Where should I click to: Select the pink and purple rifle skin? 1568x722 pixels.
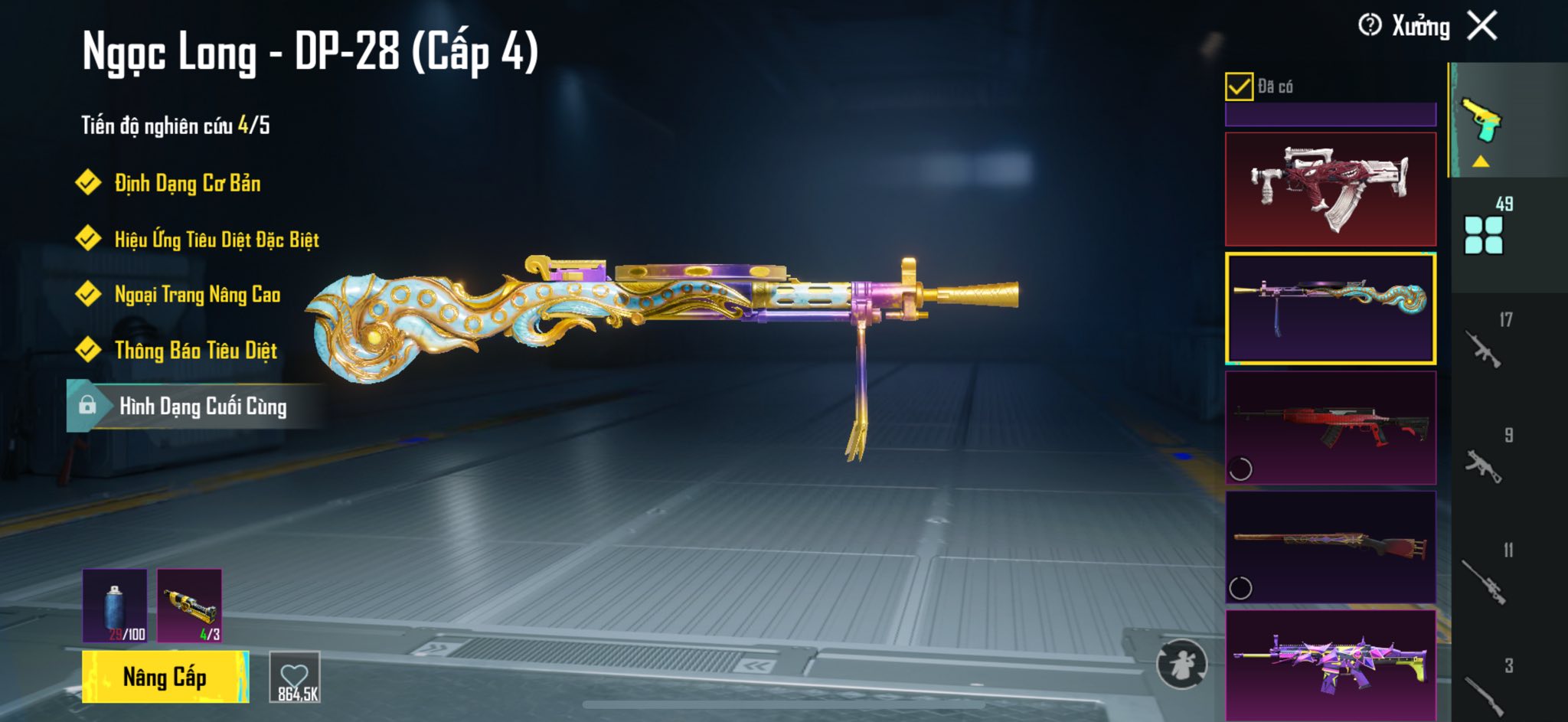tap(1331, 665)
